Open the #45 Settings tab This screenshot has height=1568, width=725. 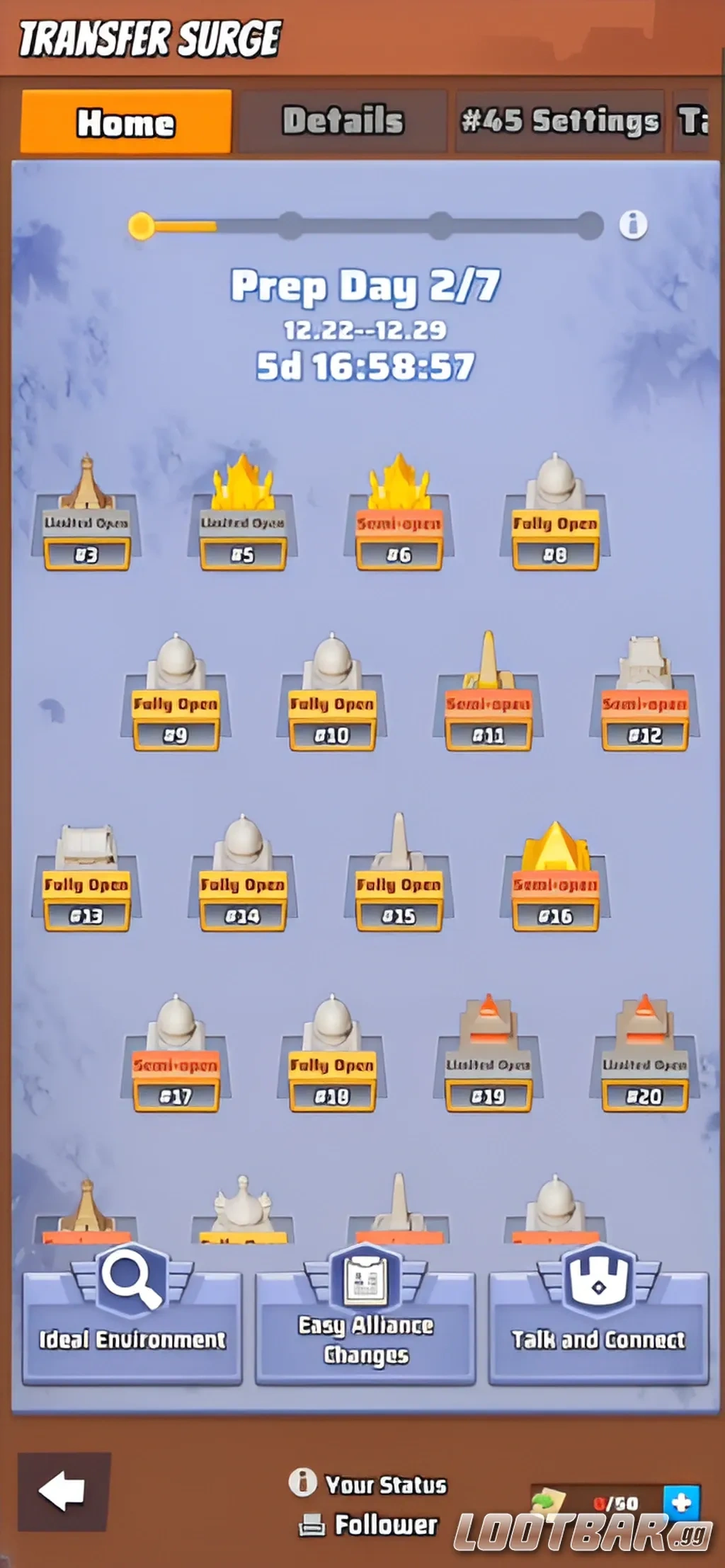(x=560, y=121)
